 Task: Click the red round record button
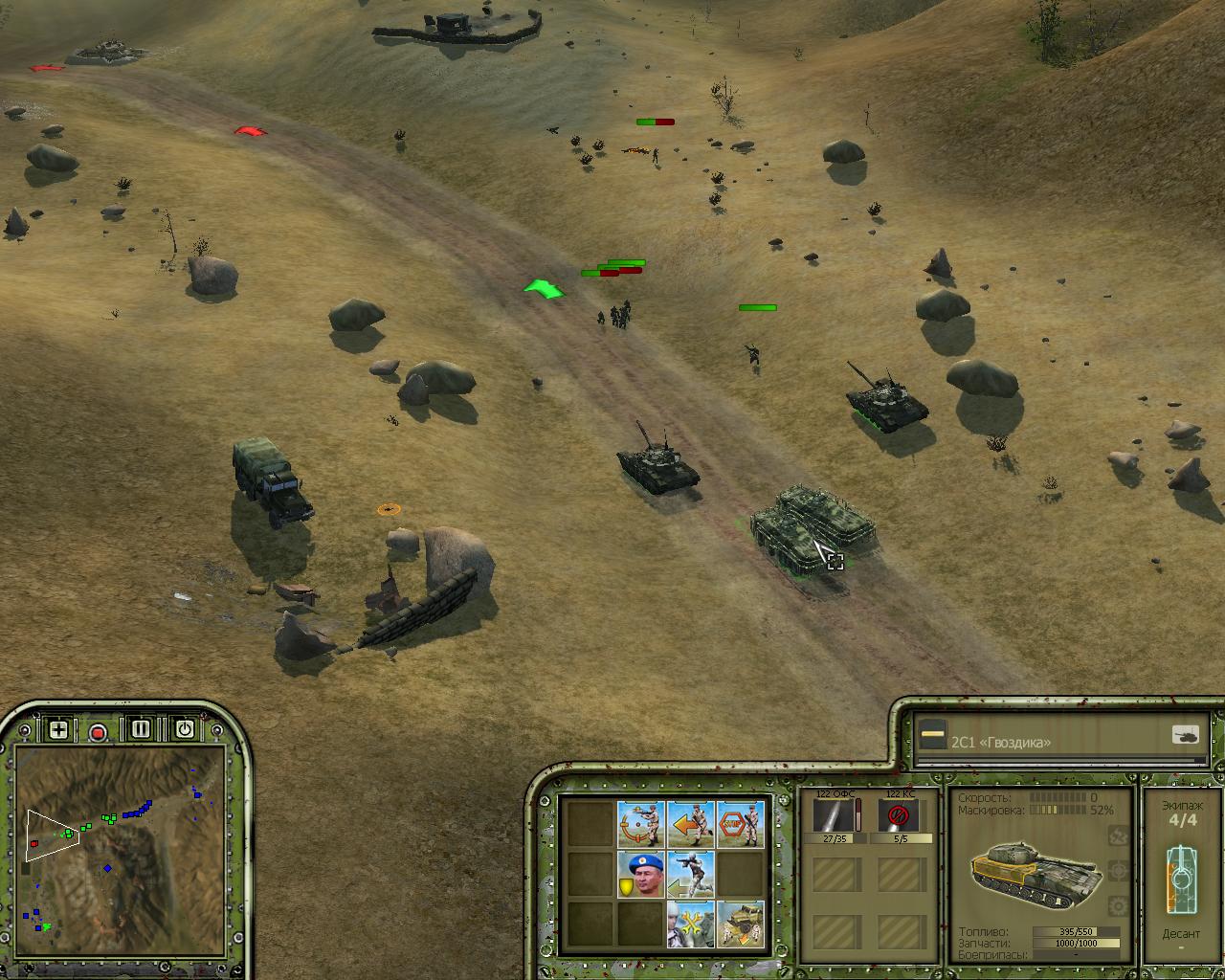[x=97, y=732]
